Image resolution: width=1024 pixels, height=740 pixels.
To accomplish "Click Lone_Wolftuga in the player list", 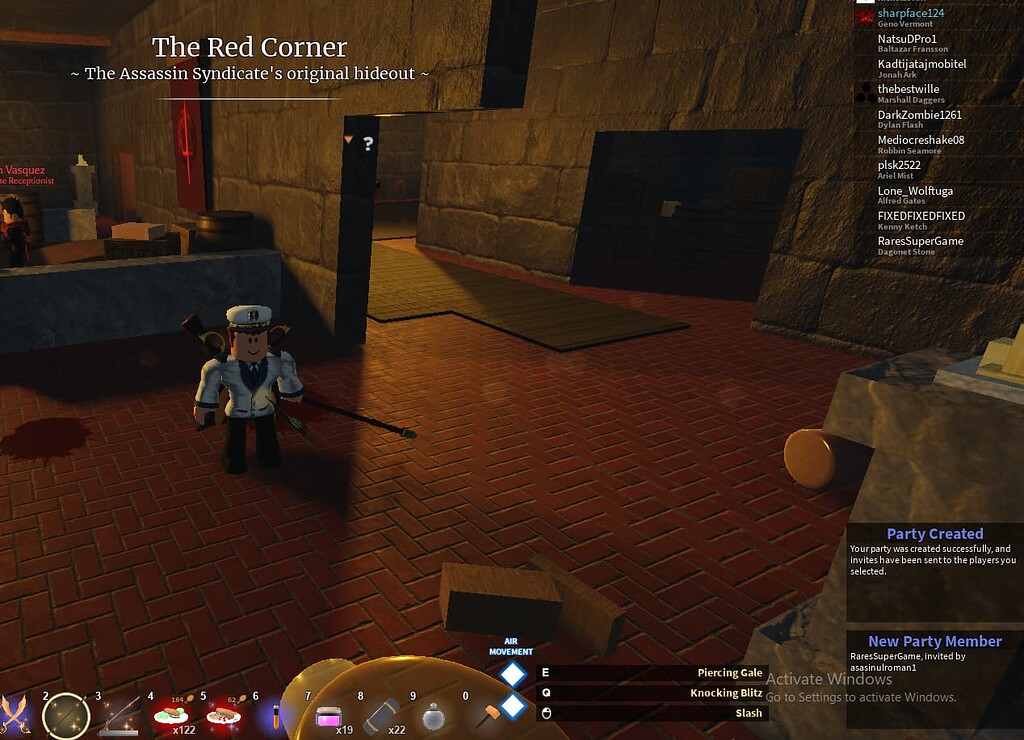I will [915, 191].
